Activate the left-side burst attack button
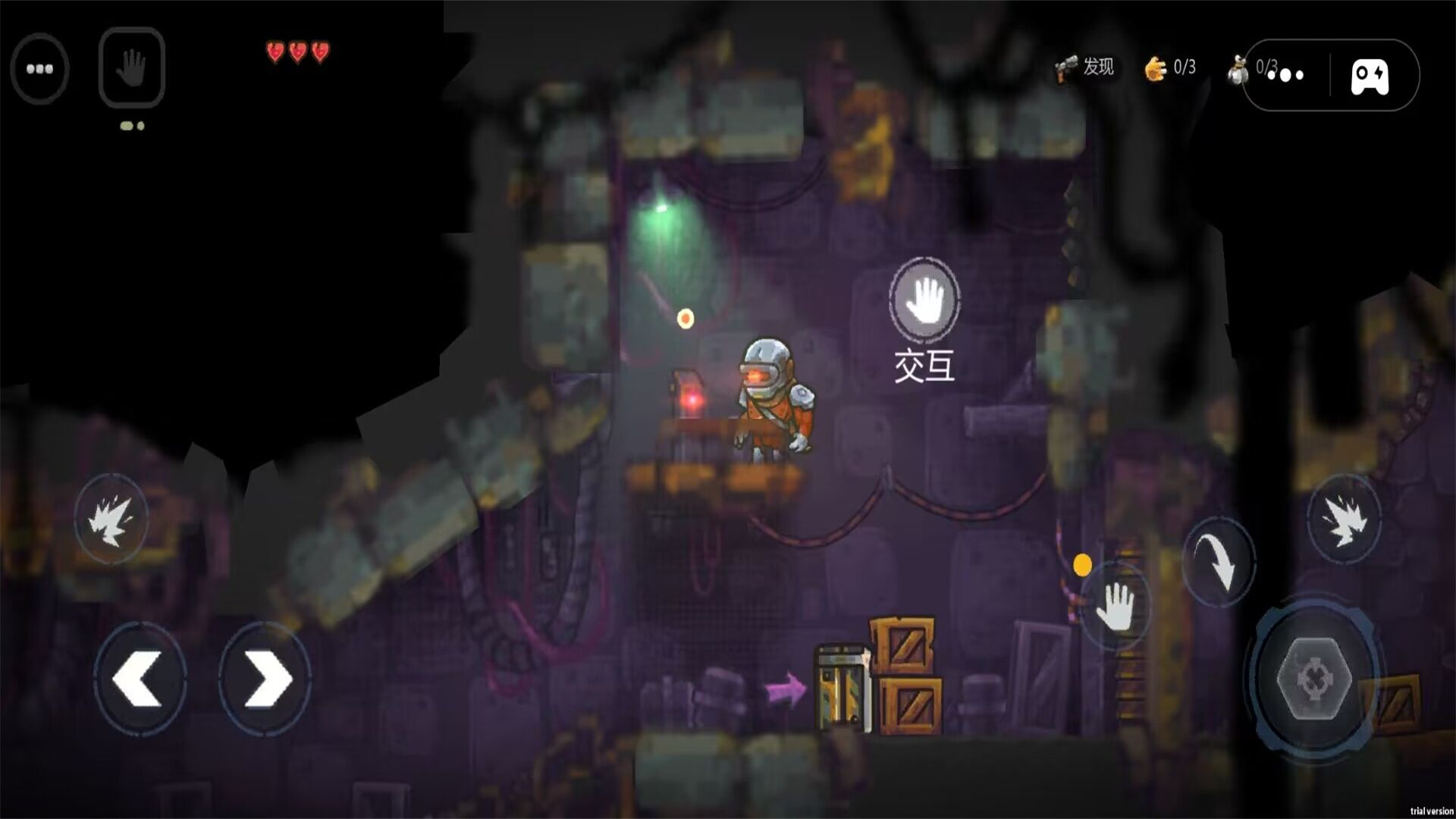1456x819 pixels. (111, 519)
